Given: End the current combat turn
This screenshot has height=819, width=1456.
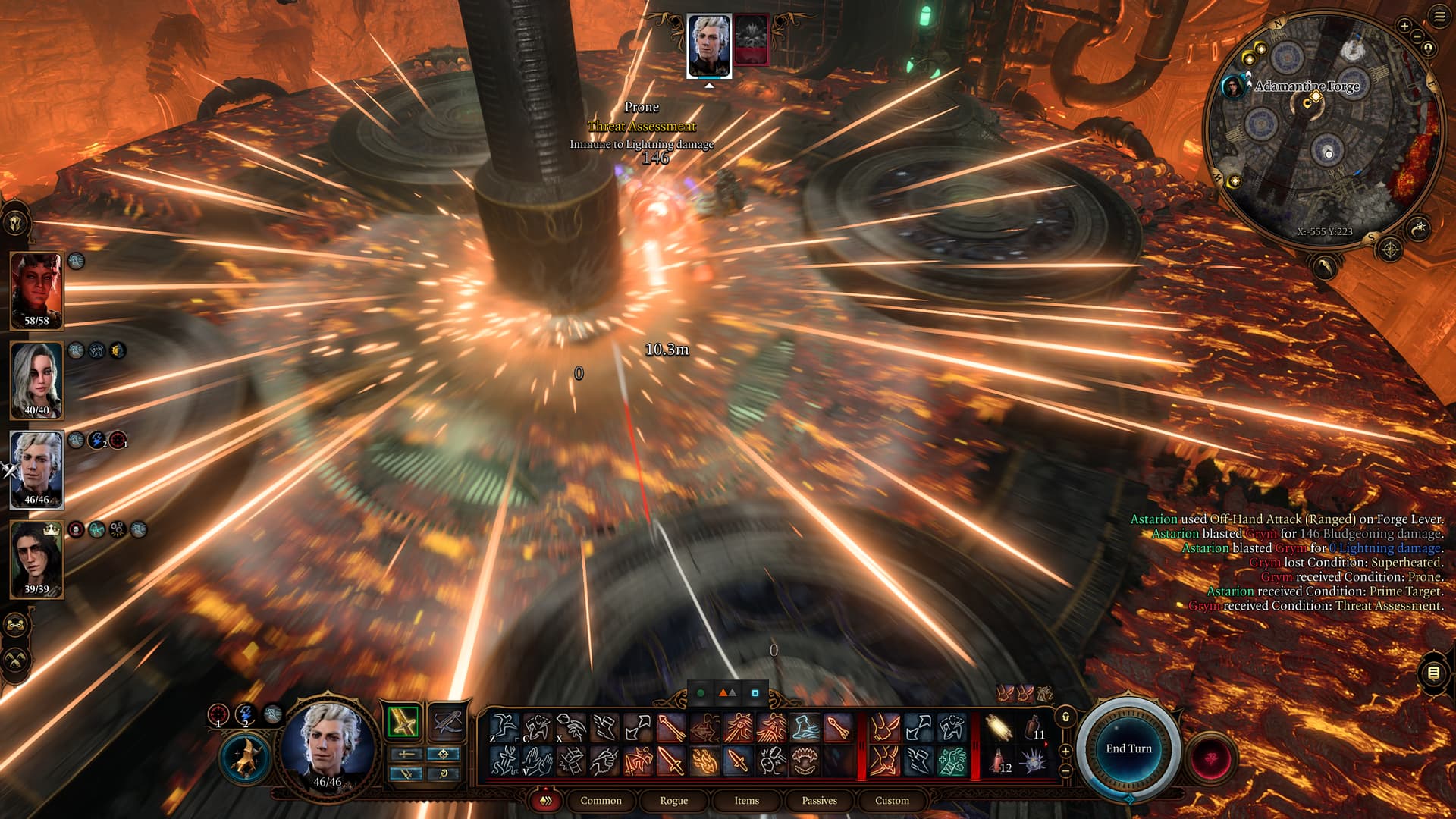Looking at the screenshot, I should point(1128,748).
